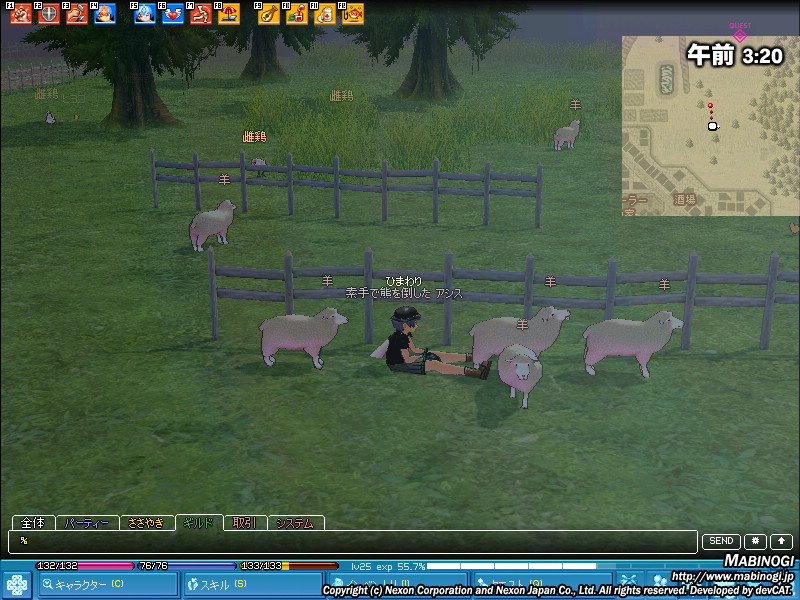Use the F2 shield defense skill
800x600 pixels.
tap(48, 14)
